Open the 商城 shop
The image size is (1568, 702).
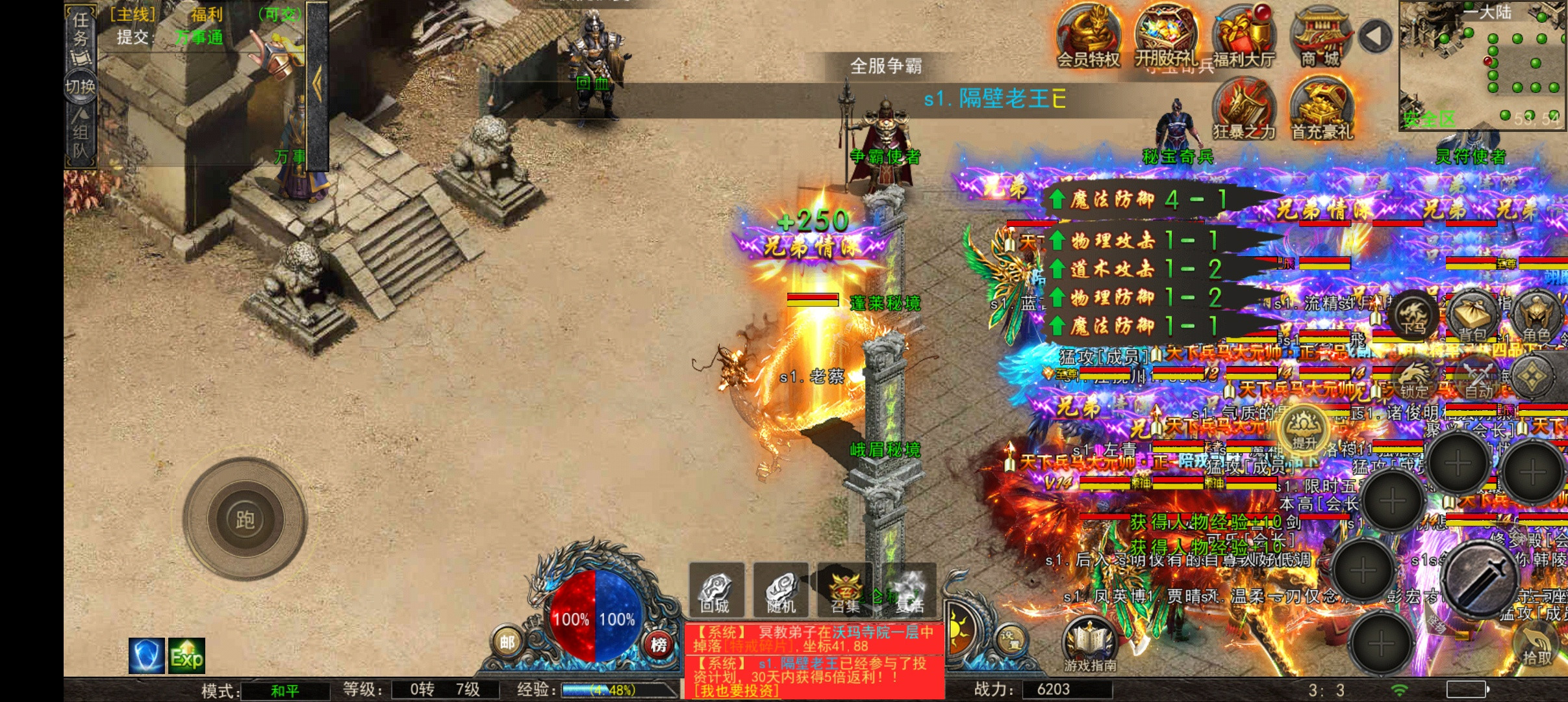tap(1321, 37)
